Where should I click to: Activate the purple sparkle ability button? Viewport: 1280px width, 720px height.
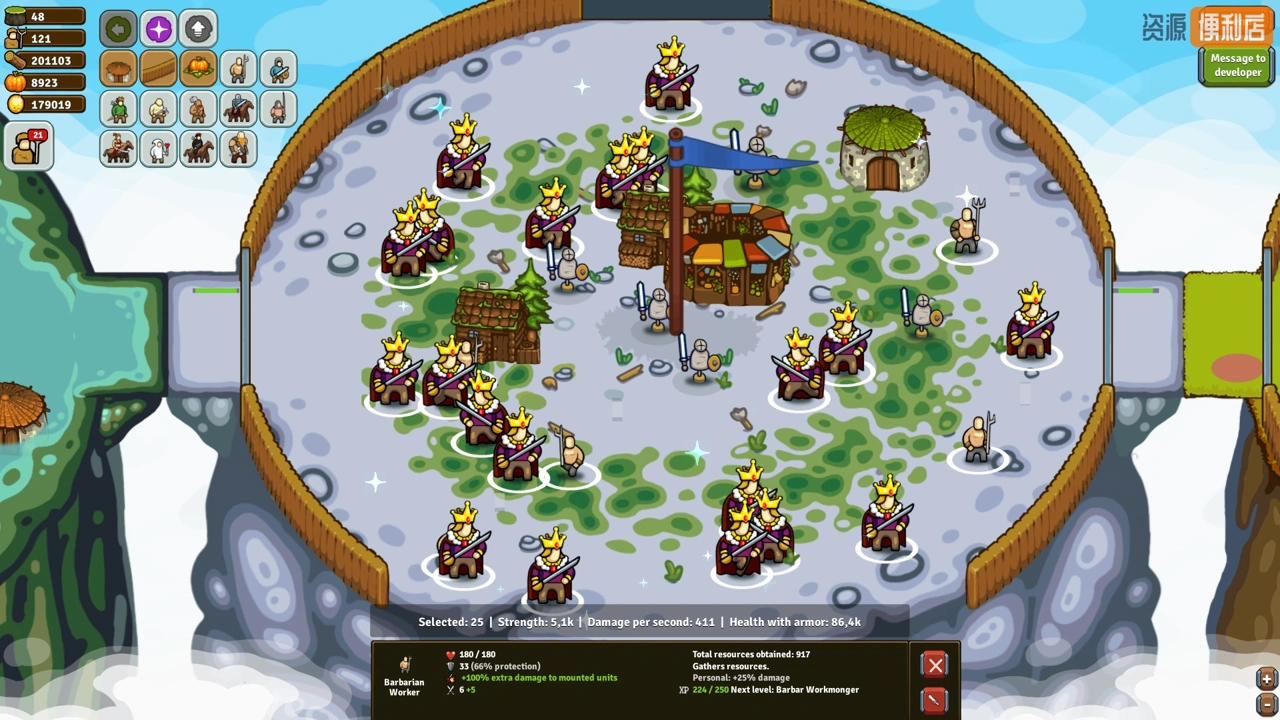pos(158,29)
